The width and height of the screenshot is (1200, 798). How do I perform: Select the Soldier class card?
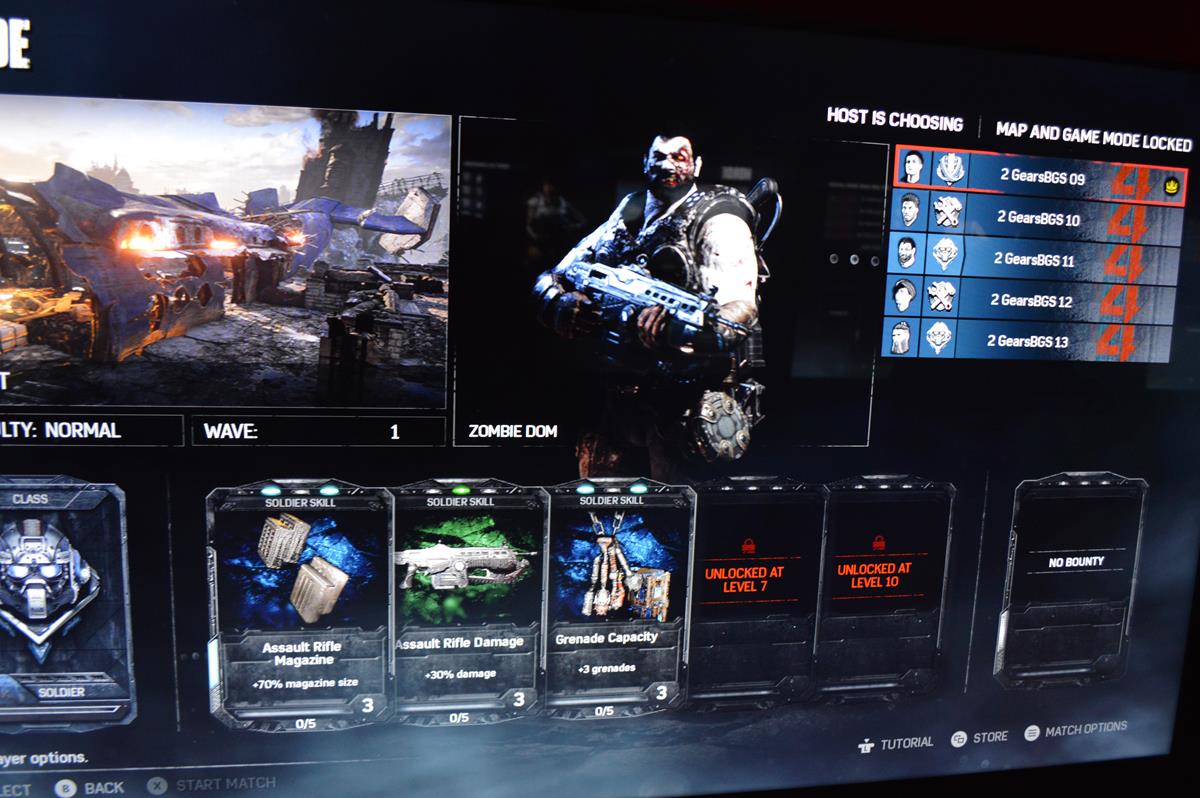tap(62, 600)
